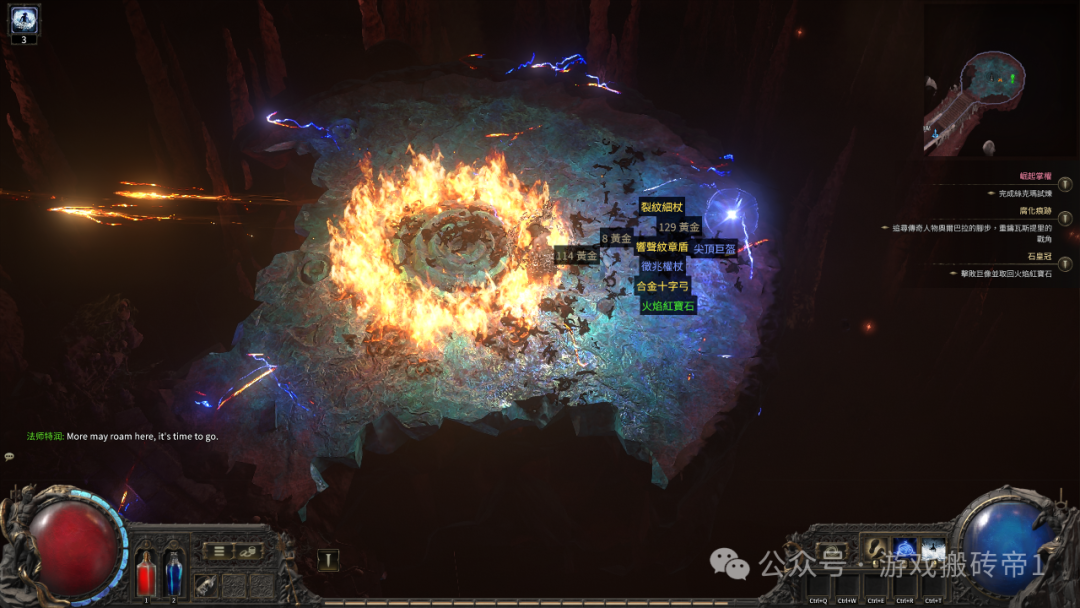The width and height of the screenshot is (1080, 608).
Task: Open the chat bubble icon
Action: pyautogui.click(x=9, y=456)
